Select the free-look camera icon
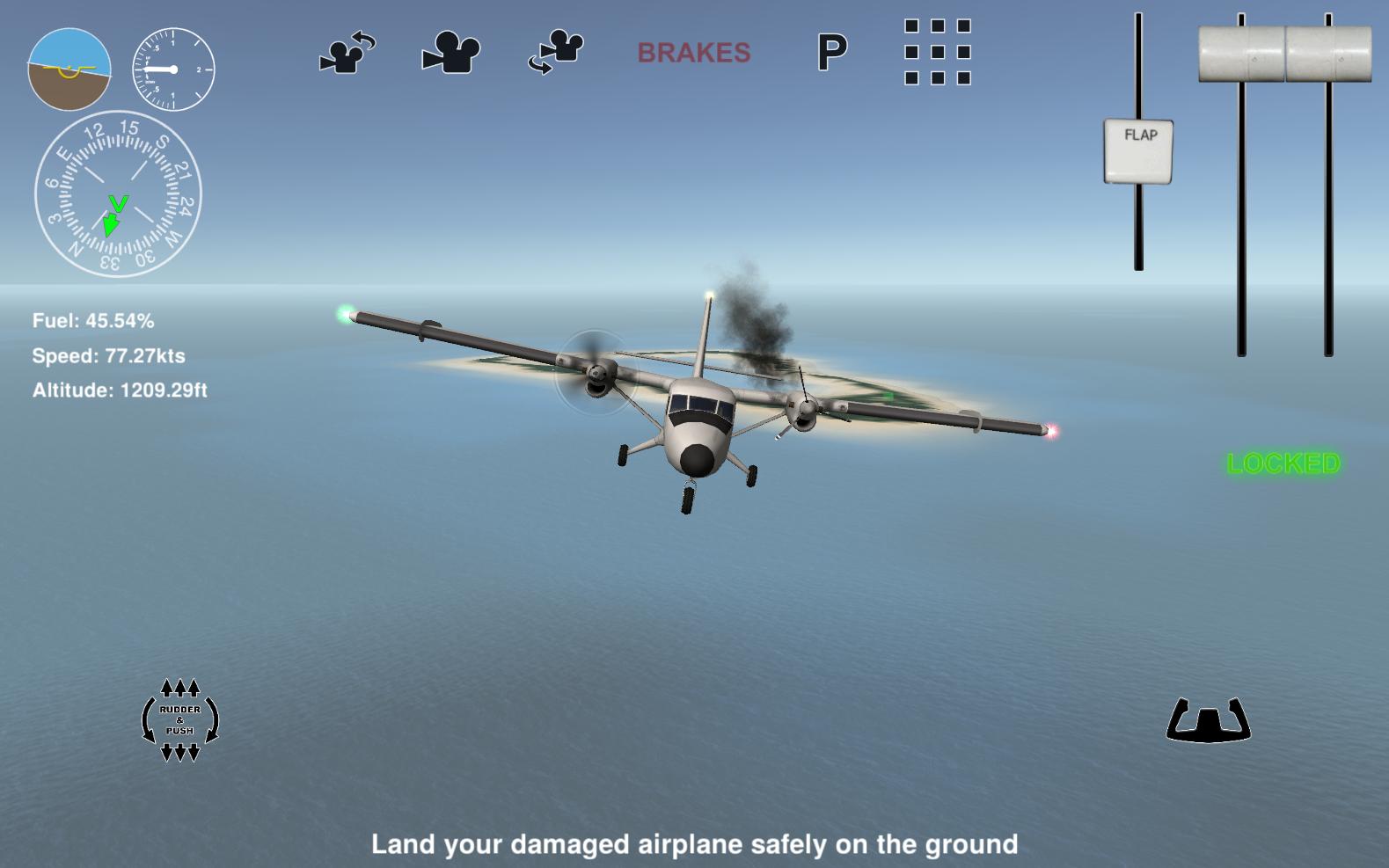Screen dimensions: 1389x868 (x=554, y=53)
